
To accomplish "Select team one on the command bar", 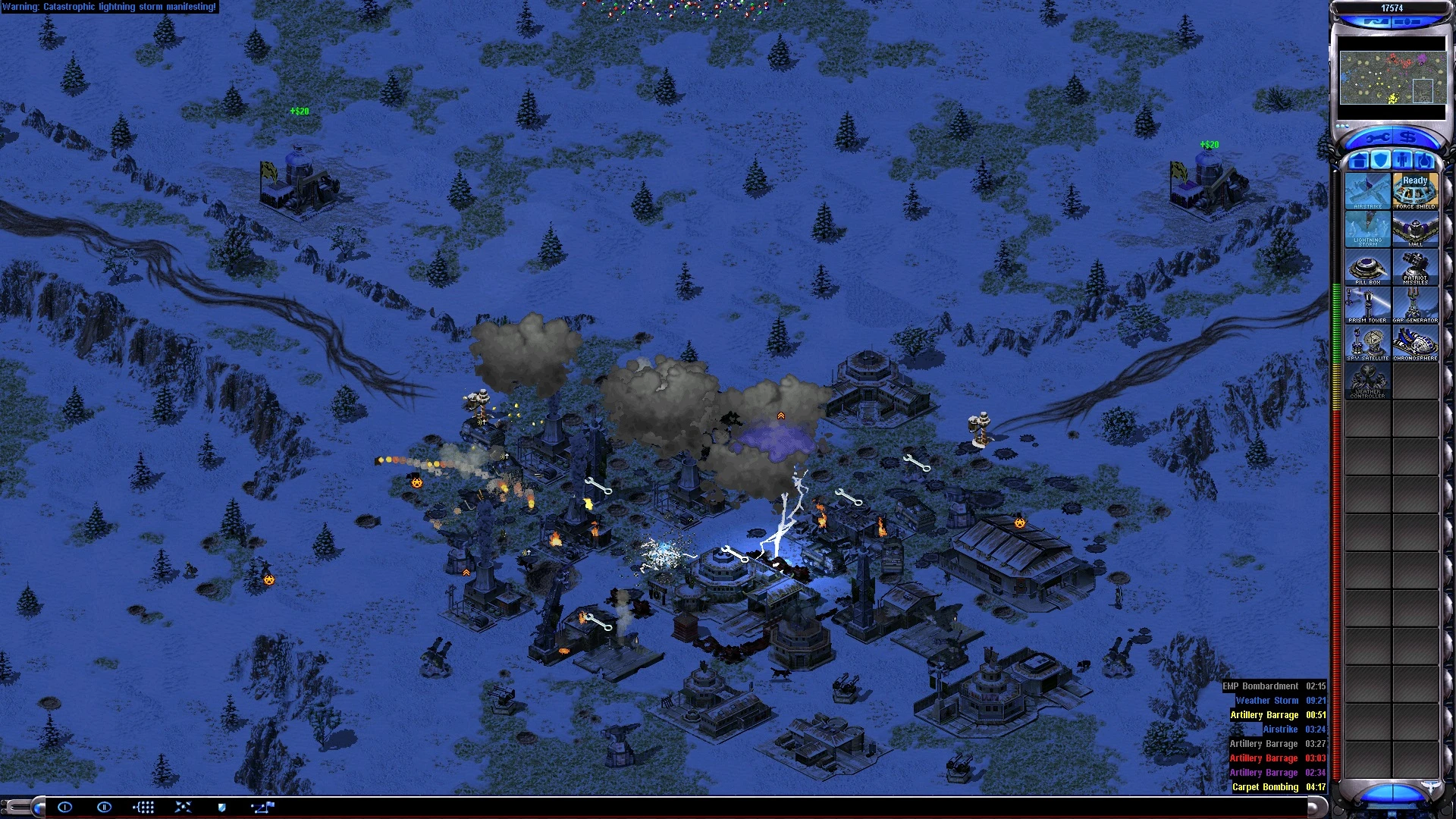I will pos(65,807).
